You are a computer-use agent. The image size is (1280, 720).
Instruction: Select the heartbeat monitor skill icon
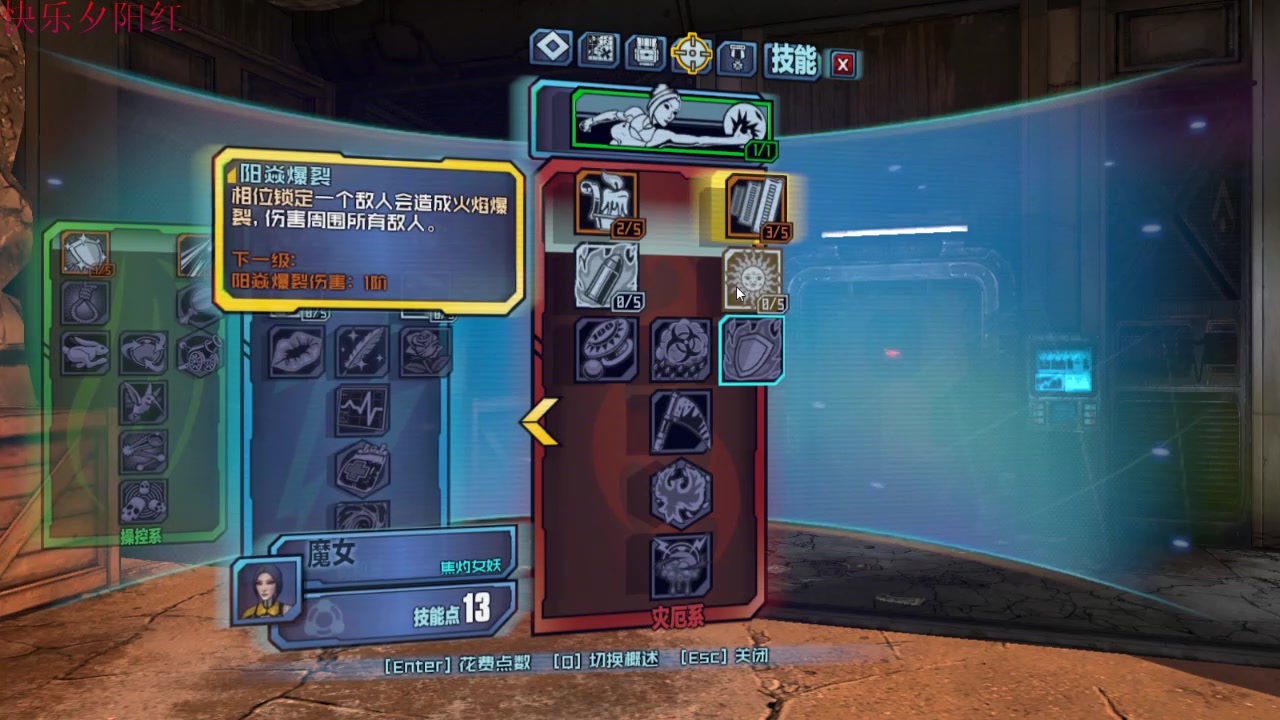pos(362,411)
